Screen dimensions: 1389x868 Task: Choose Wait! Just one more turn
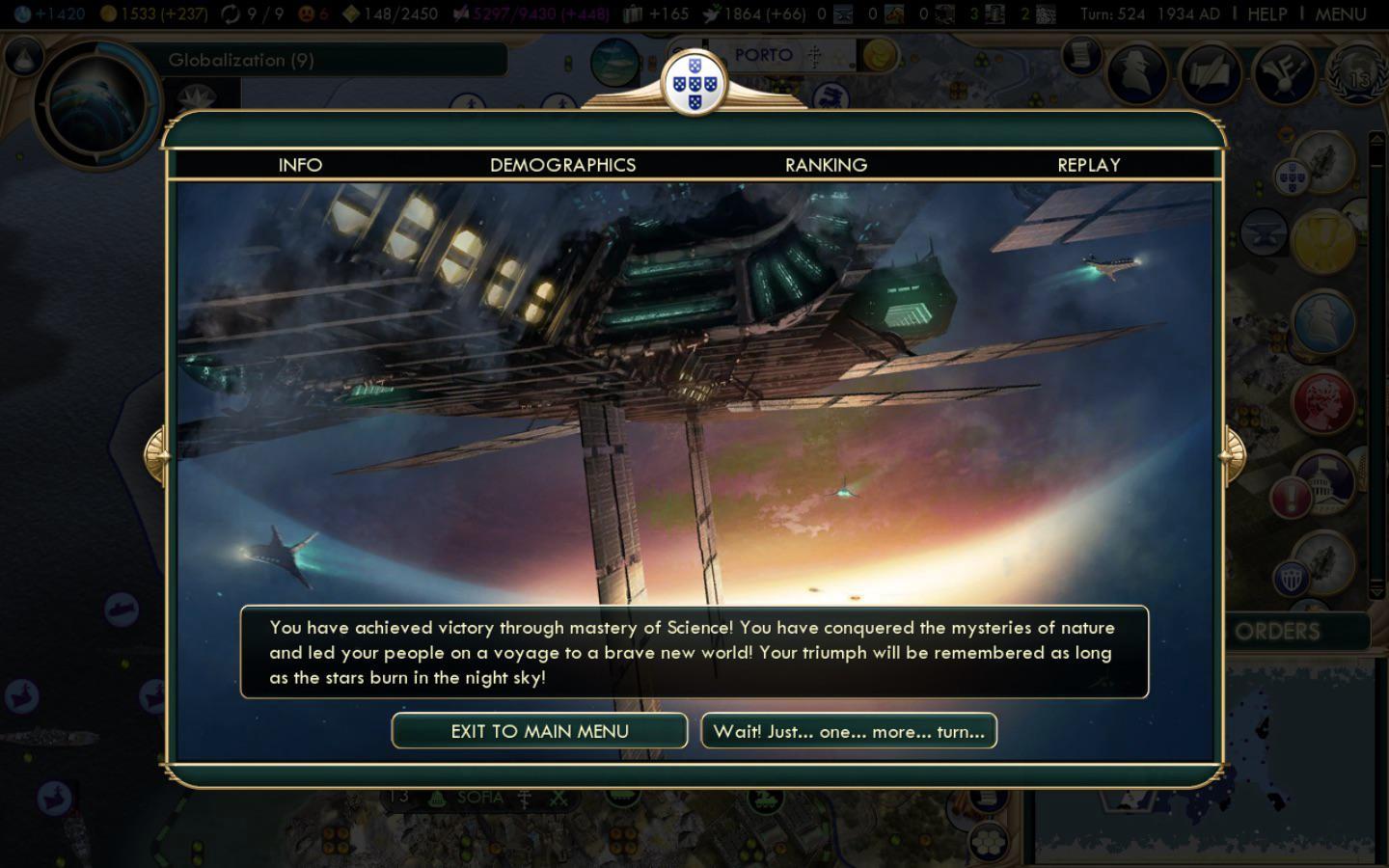pos(849,731)
